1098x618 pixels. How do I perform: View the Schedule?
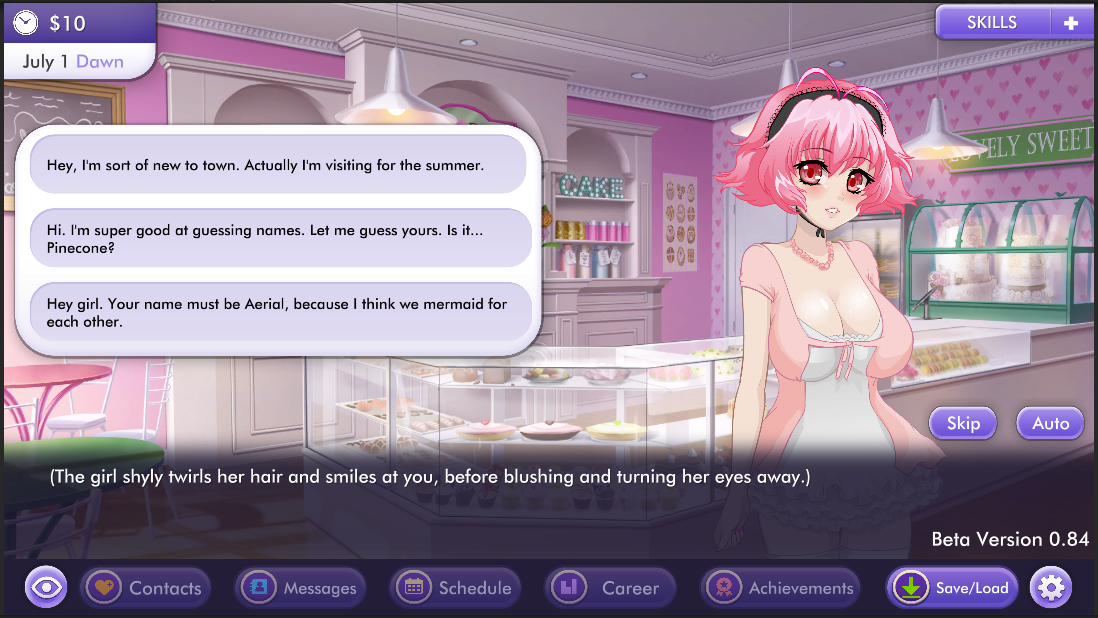click(457, 588)
